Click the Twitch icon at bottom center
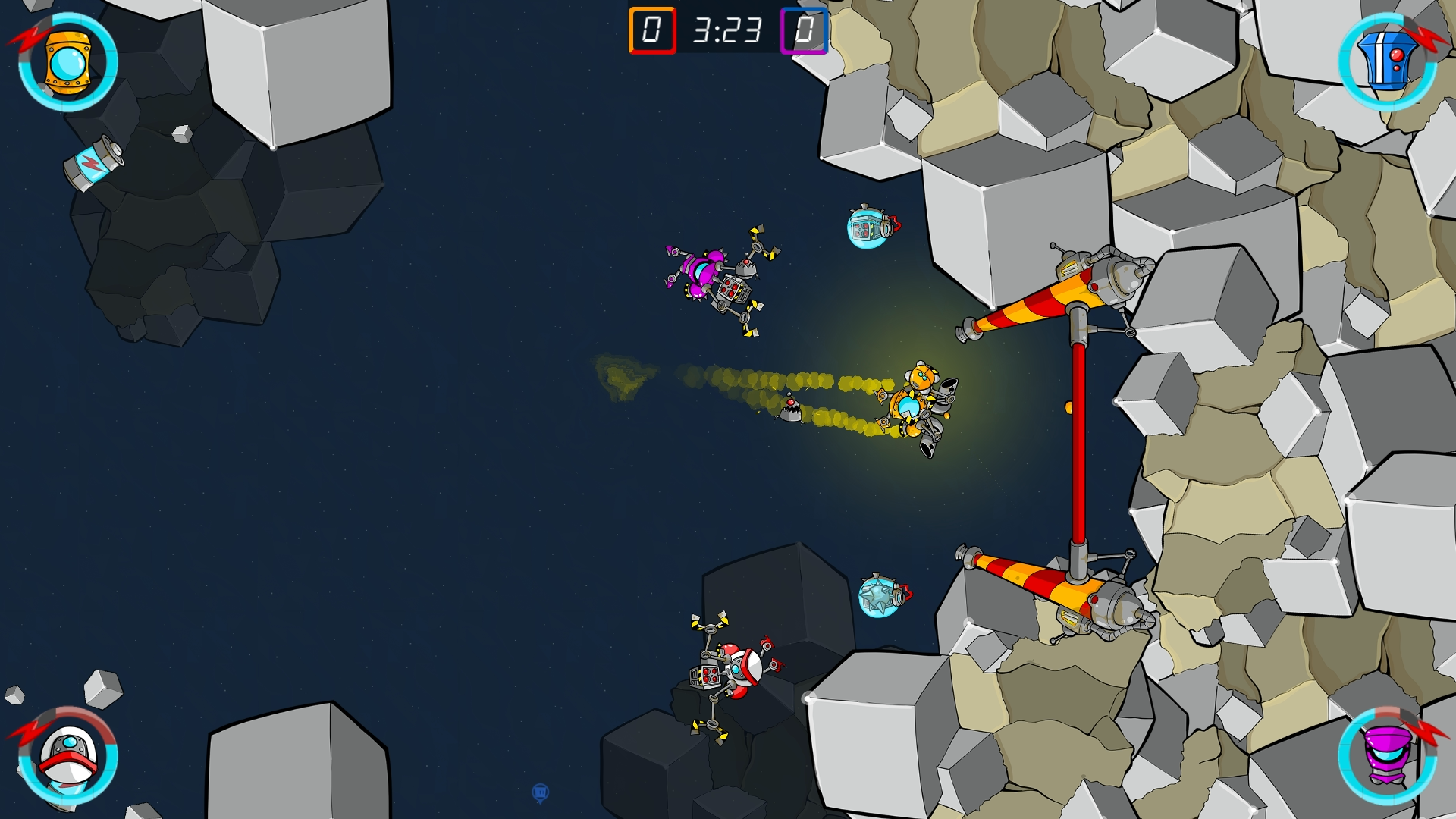 click(x=541, y=792)
